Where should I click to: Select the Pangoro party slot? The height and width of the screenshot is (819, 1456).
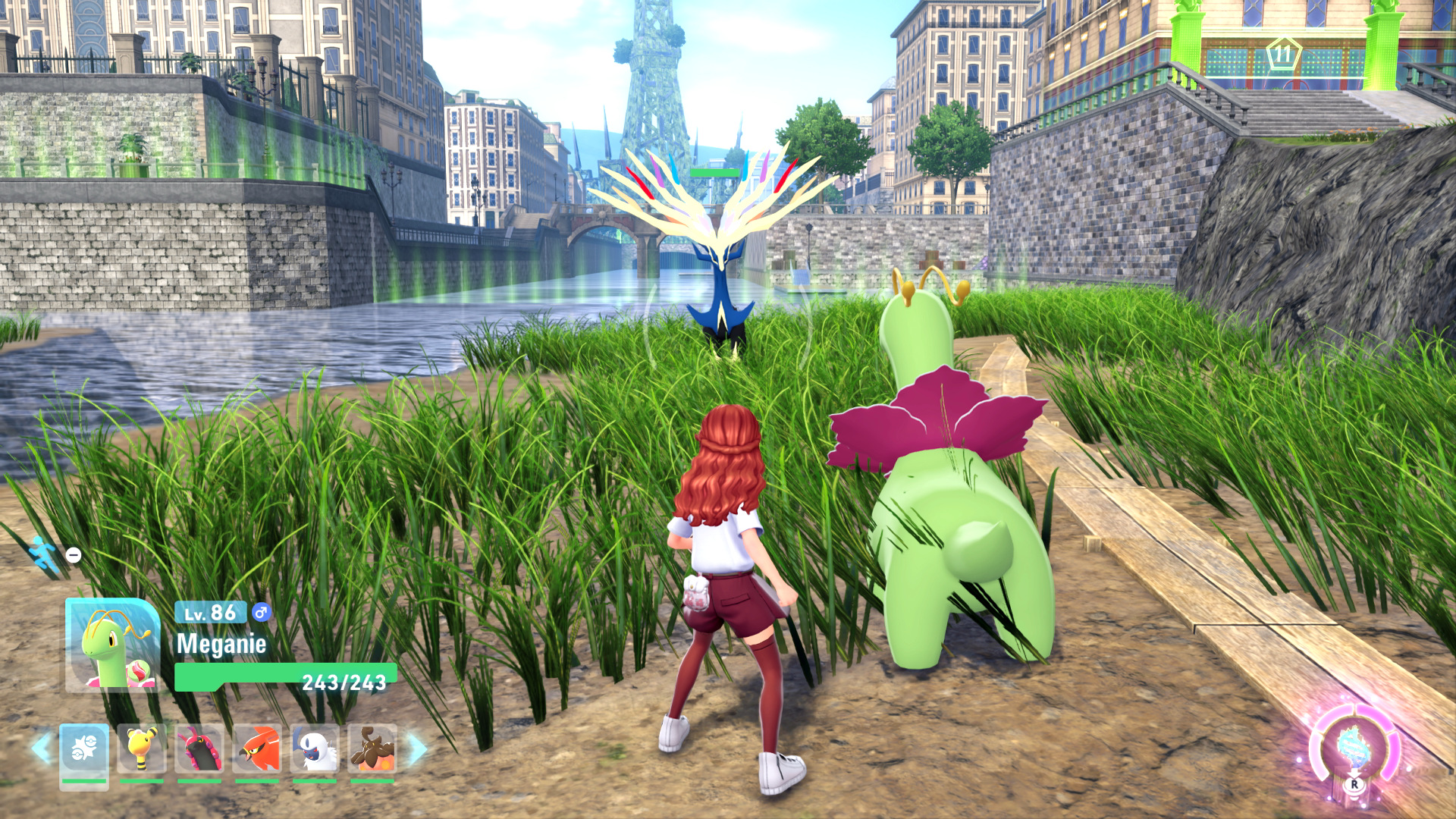(x=372, y=749)
